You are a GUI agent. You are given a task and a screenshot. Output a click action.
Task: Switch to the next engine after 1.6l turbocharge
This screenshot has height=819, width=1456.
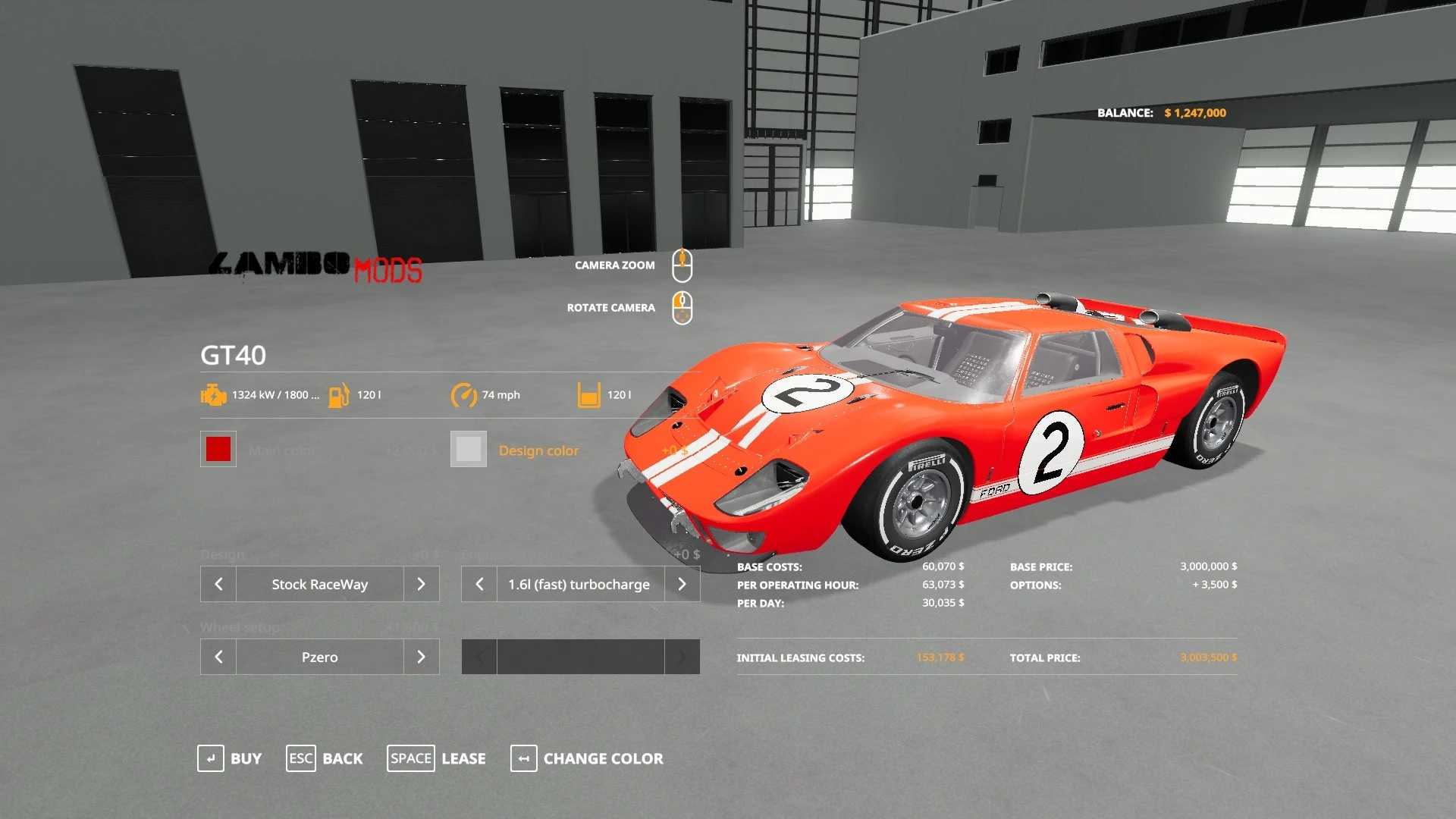(x=682, y=584)
